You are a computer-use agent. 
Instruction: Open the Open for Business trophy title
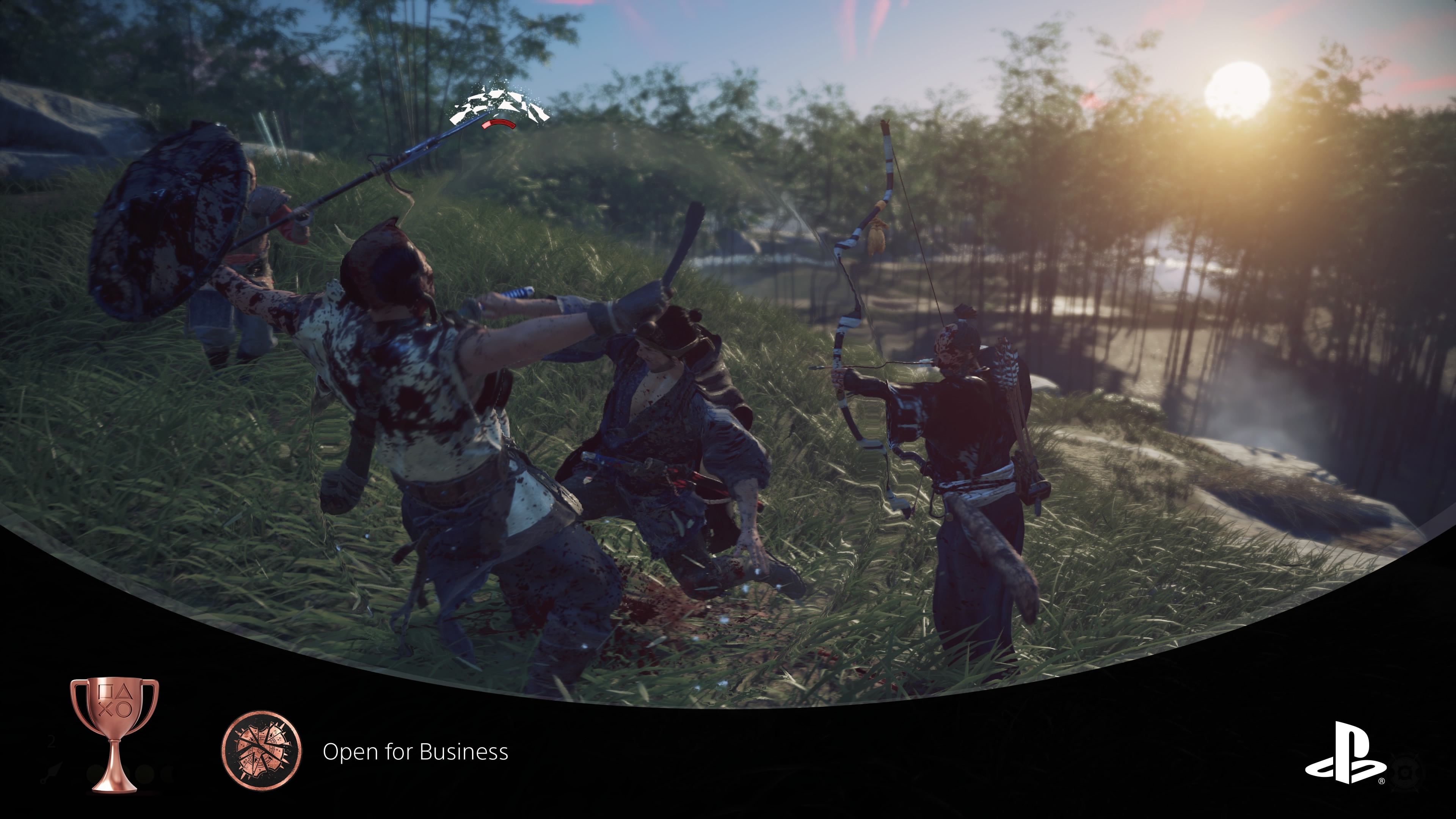(416, 752)
